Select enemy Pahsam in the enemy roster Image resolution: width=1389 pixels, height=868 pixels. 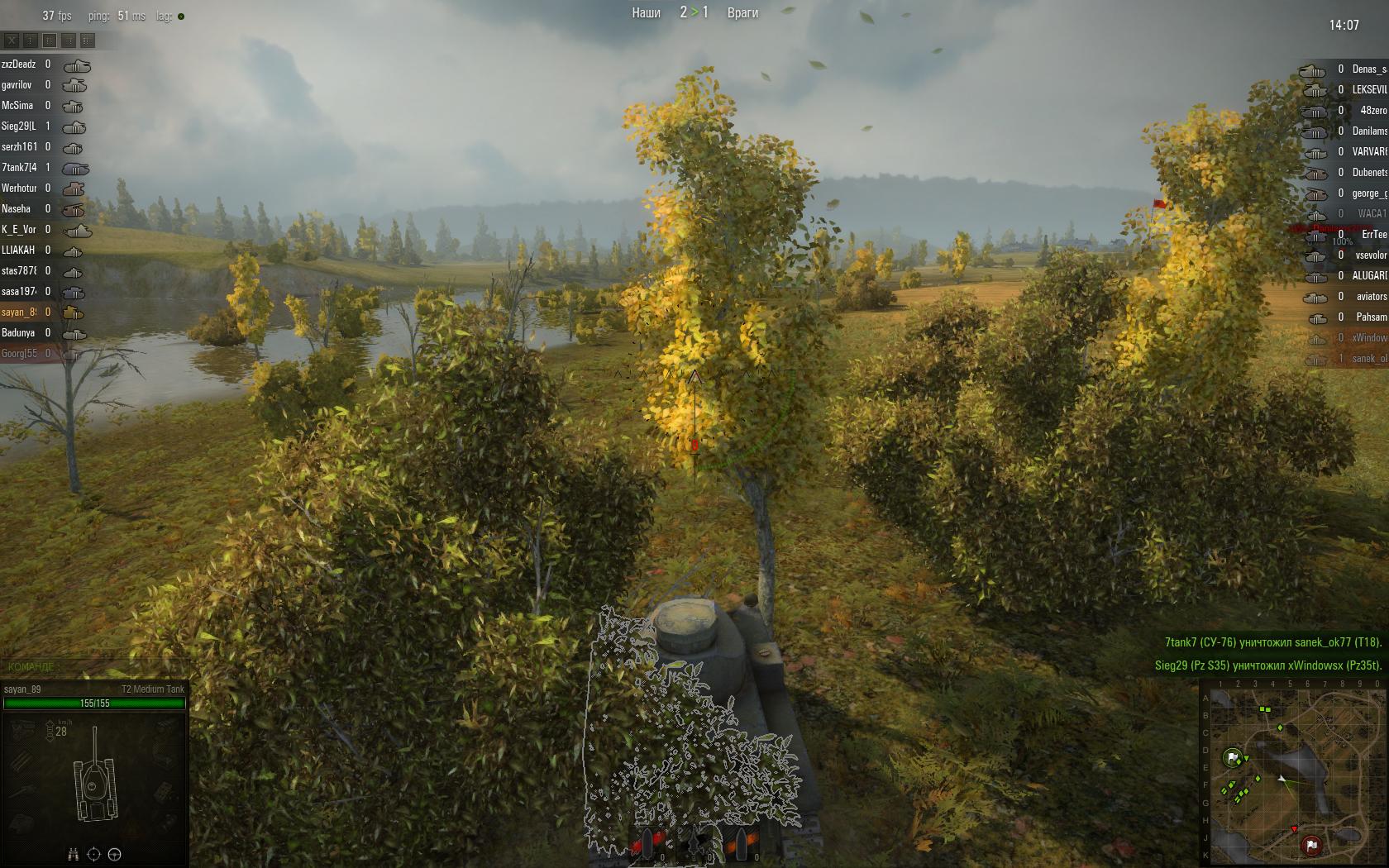[x=1370, y=317]
